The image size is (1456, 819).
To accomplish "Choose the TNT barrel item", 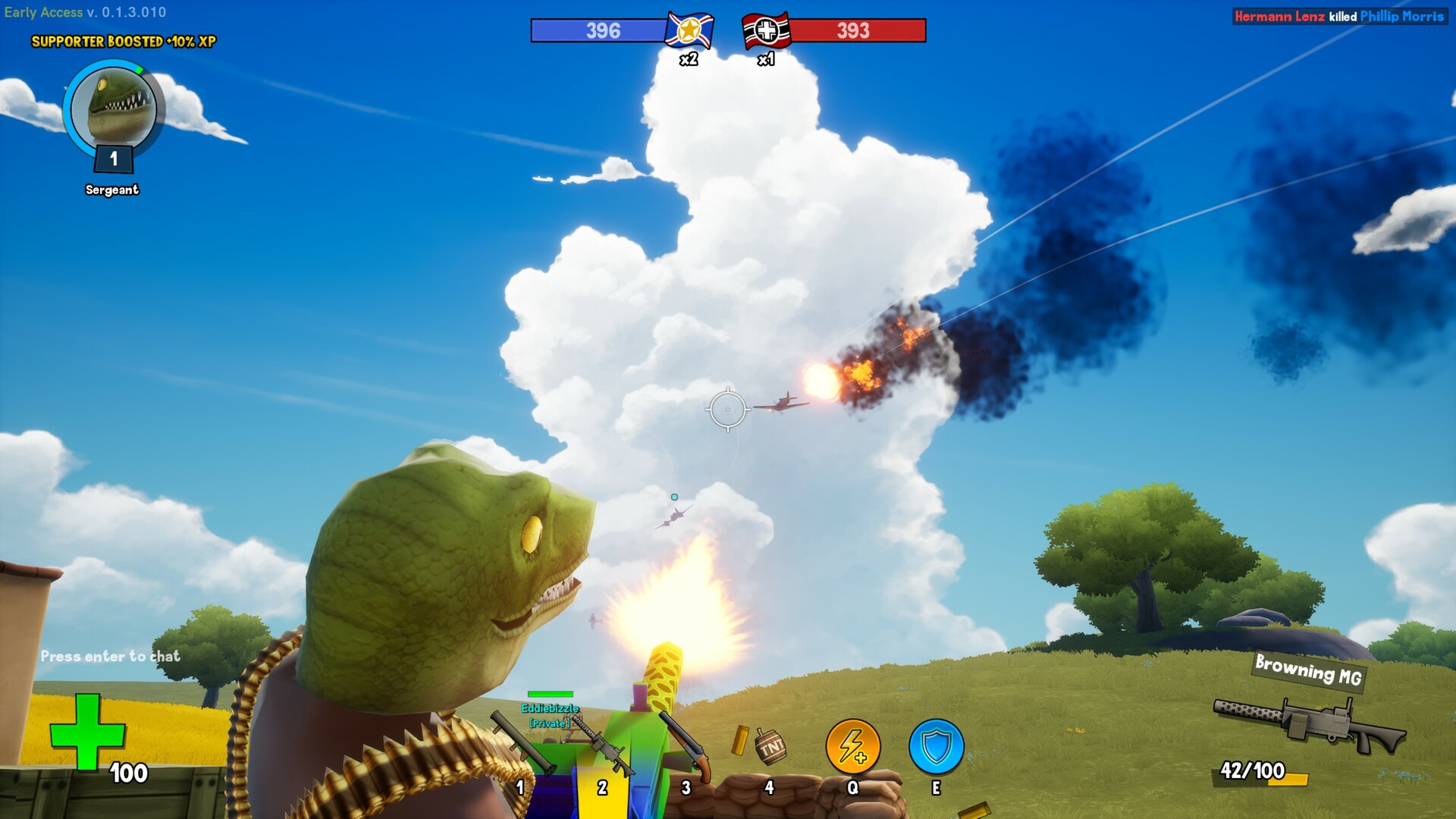I will pyautogui.click(x=770, y=748).
